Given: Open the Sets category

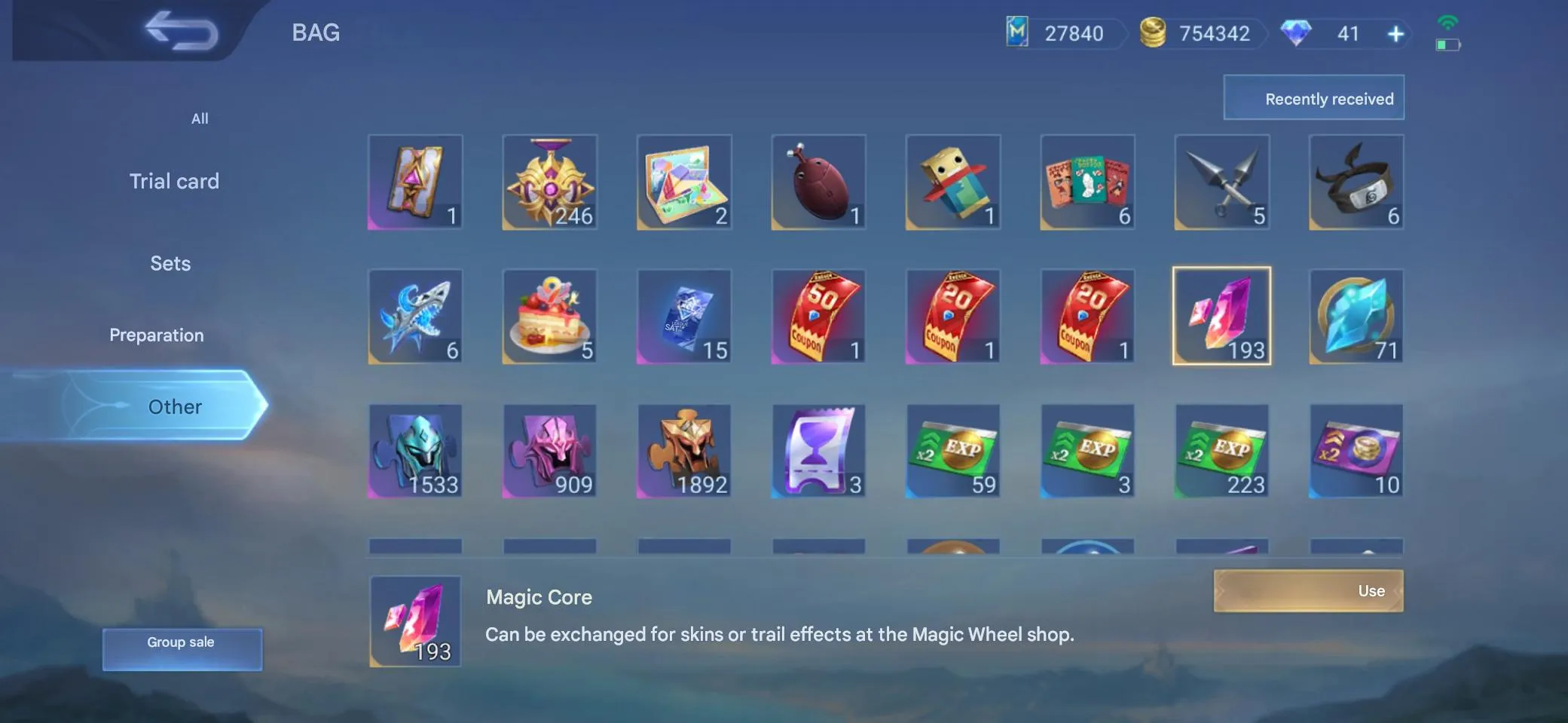Looking at the screenshot, I should (170, 263).
